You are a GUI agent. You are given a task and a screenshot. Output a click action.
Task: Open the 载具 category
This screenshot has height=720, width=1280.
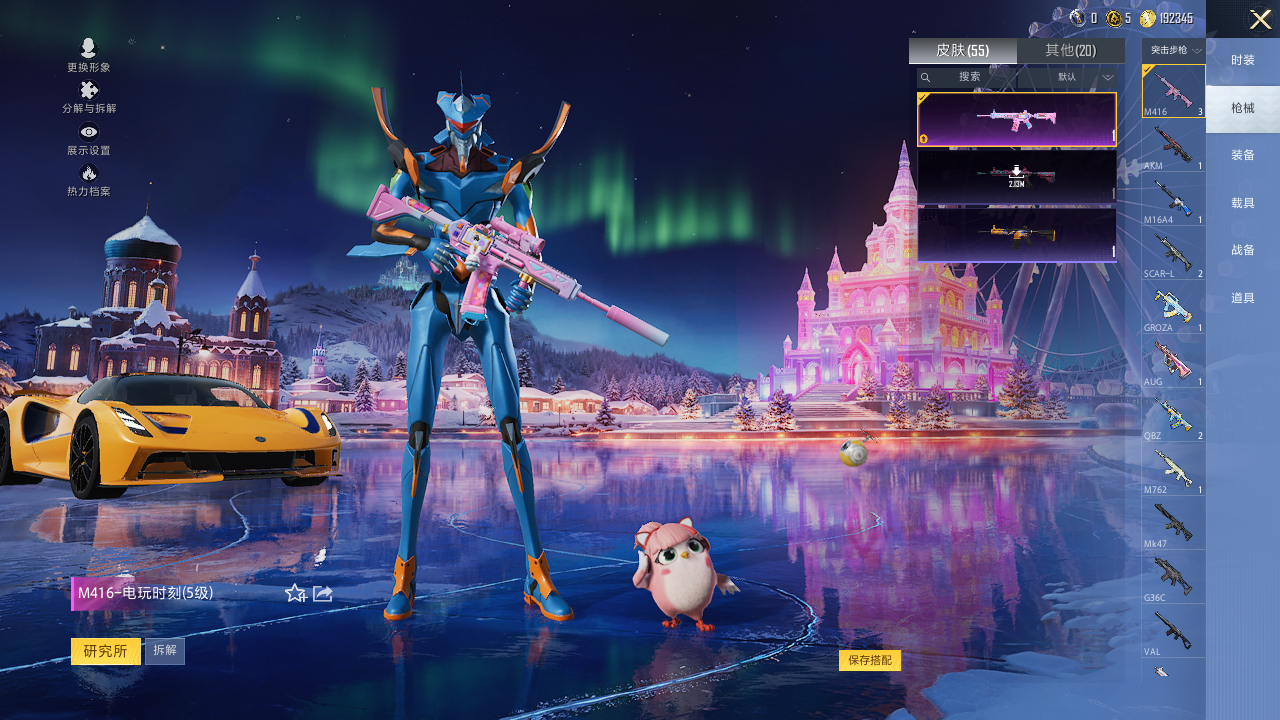(1243, 203)
